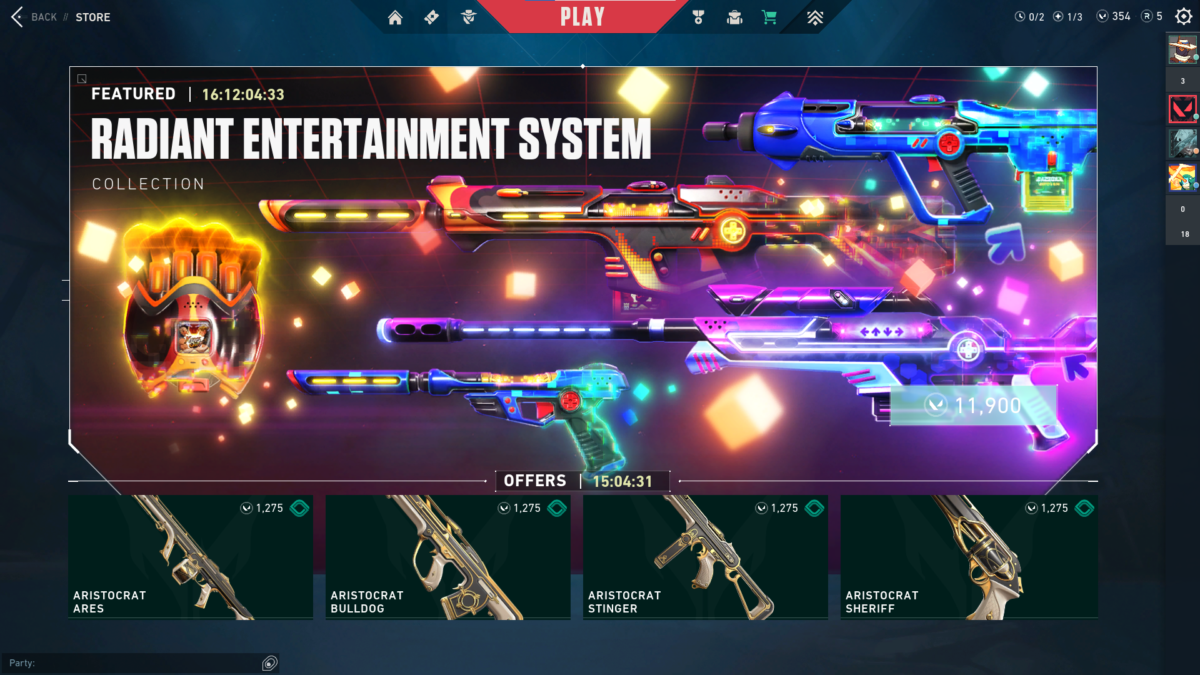Viewport: 1200px width, 675px height.
Task: Open the home screen via house icon
Action: 395,17
